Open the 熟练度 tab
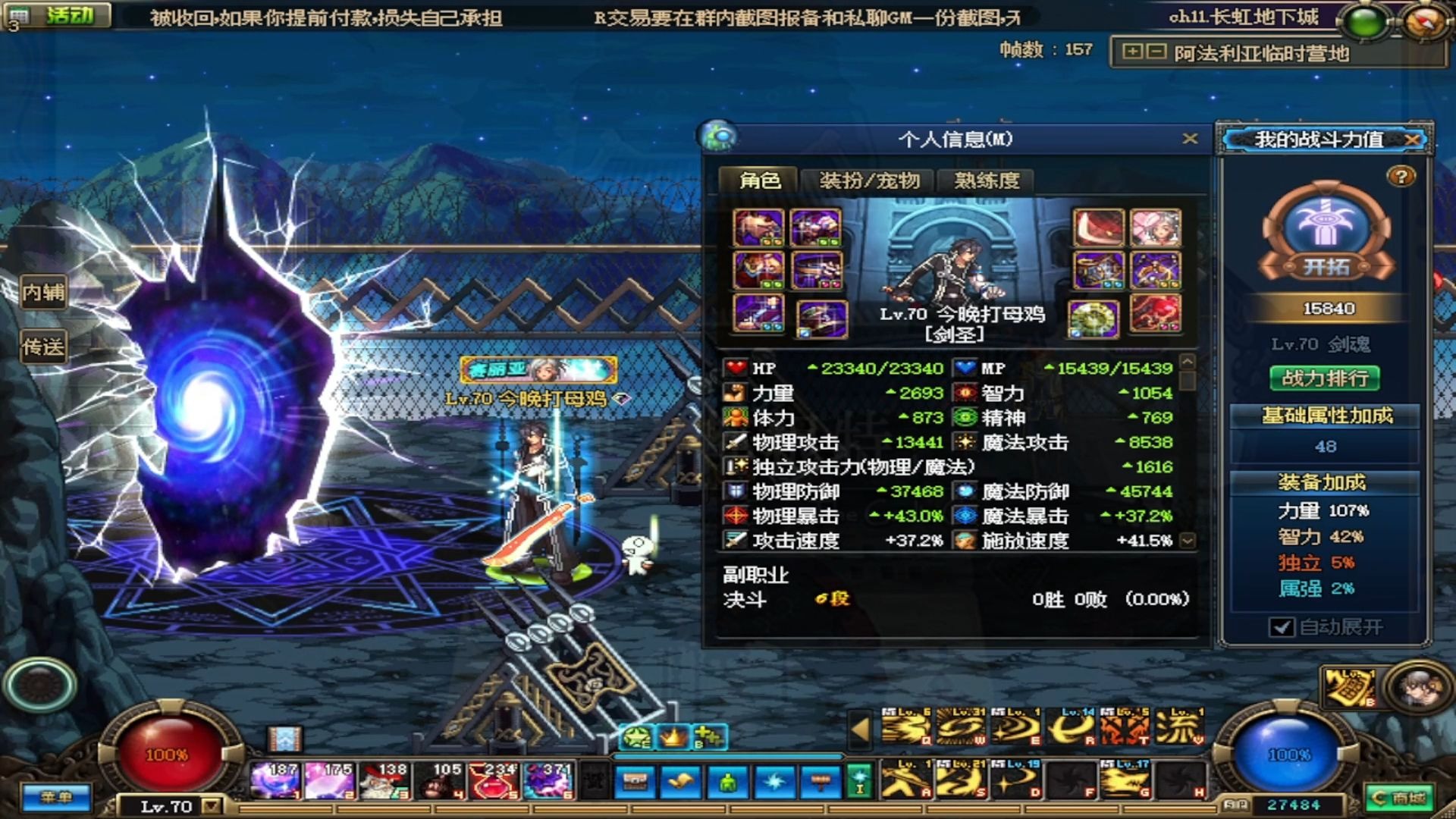Image resolution: width=1456 pixels, height=819 pixels. pos(987,180)
